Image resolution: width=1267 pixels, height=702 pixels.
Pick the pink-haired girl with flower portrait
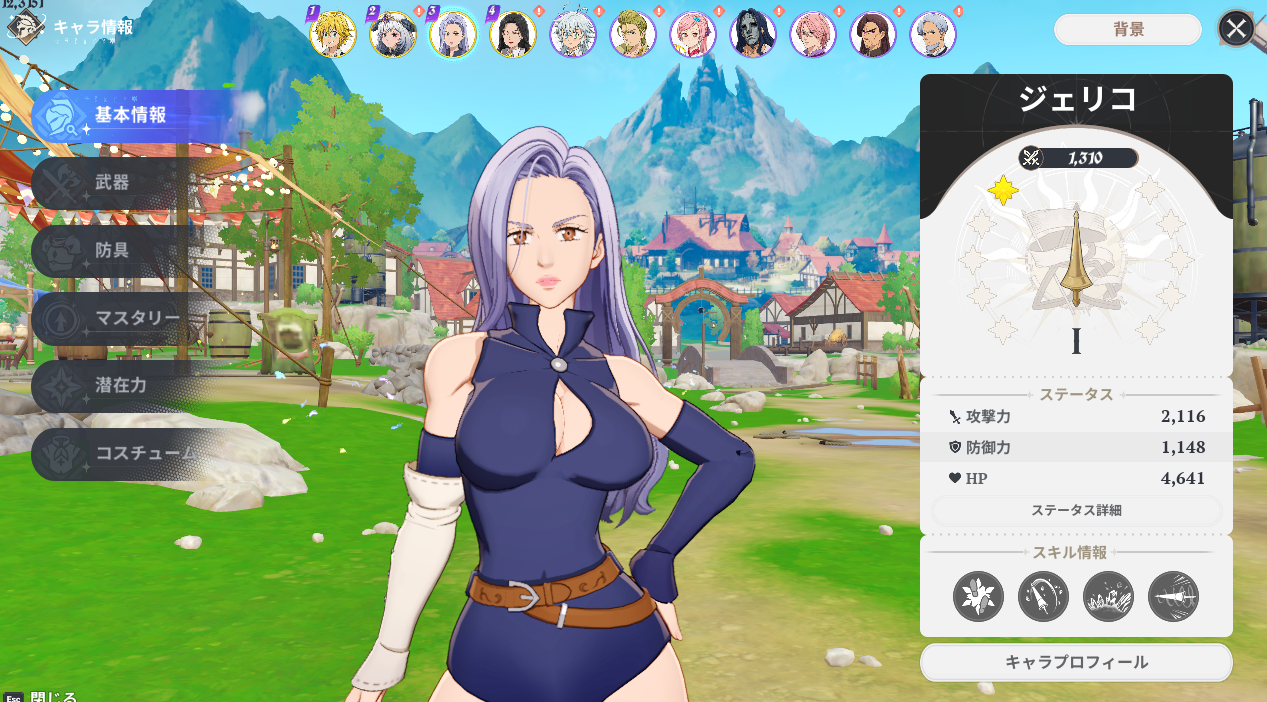coord(693,35)
